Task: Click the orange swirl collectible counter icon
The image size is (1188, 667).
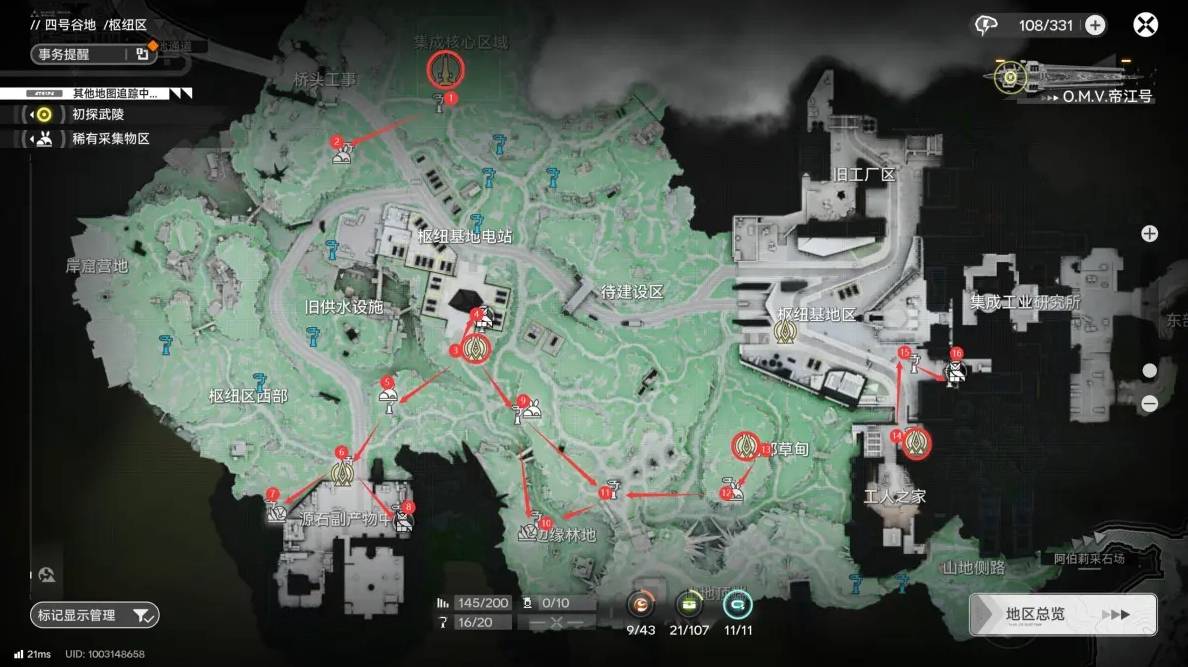Action: [640, 604]
